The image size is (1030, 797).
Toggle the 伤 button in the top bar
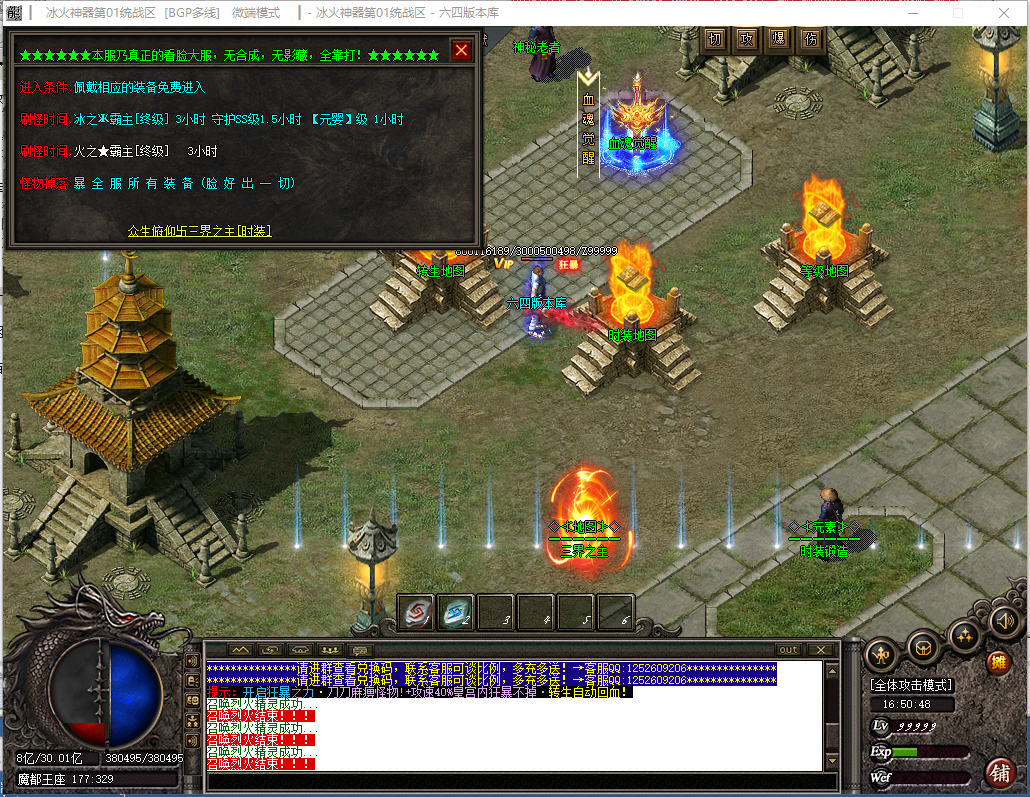(811, 40)
